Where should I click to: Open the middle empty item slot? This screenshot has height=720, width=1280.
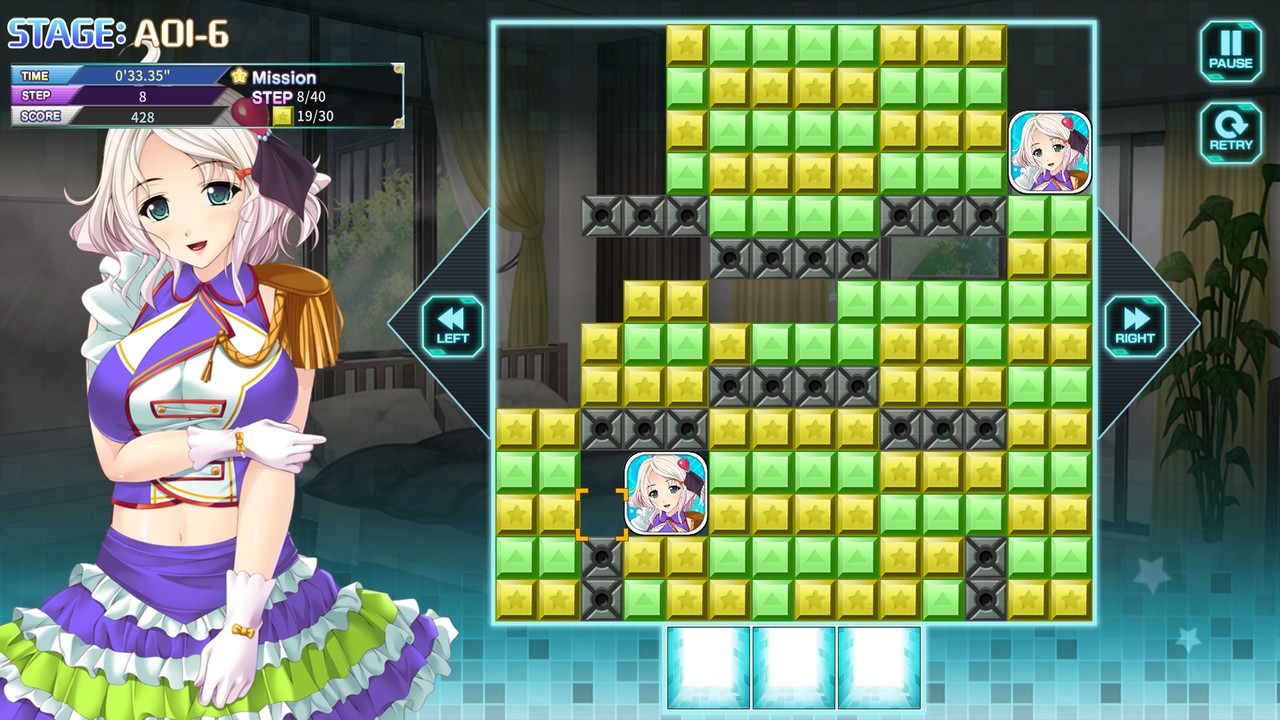(x=792, y=665)
